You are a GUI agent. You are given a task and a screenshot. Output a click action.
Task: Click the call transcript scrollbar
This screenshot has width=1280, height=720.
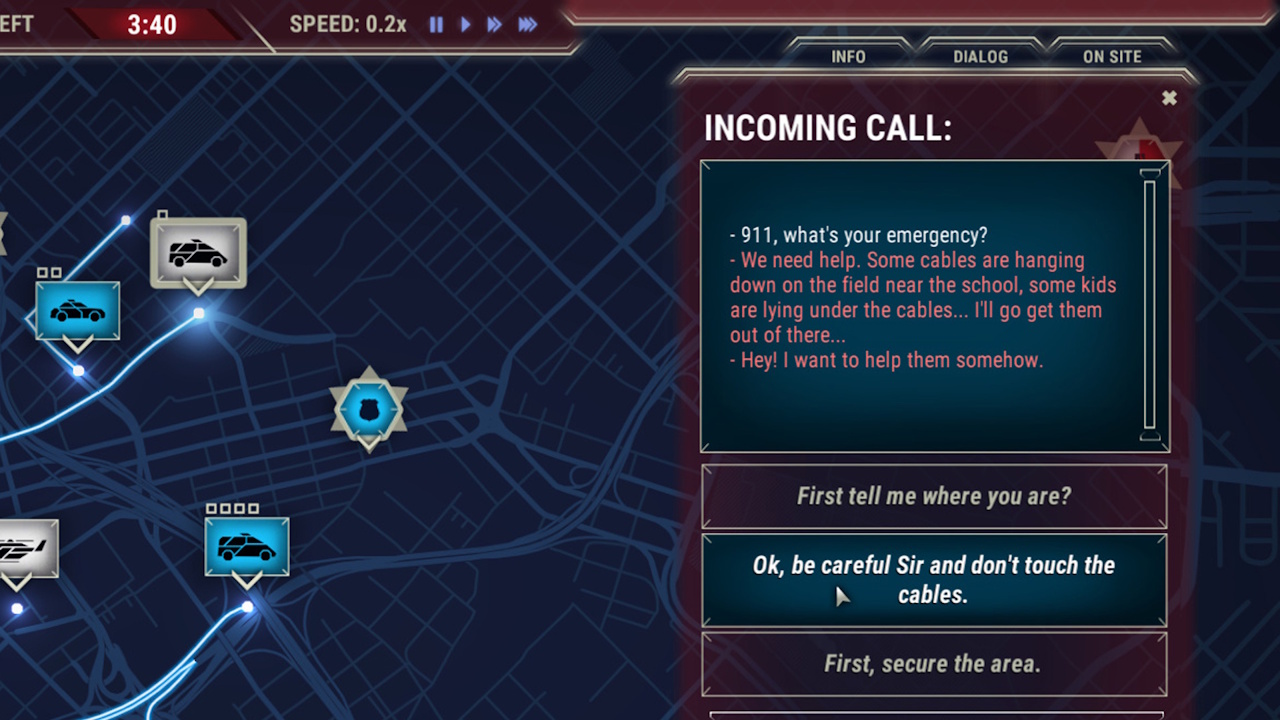pos(1148,305)
